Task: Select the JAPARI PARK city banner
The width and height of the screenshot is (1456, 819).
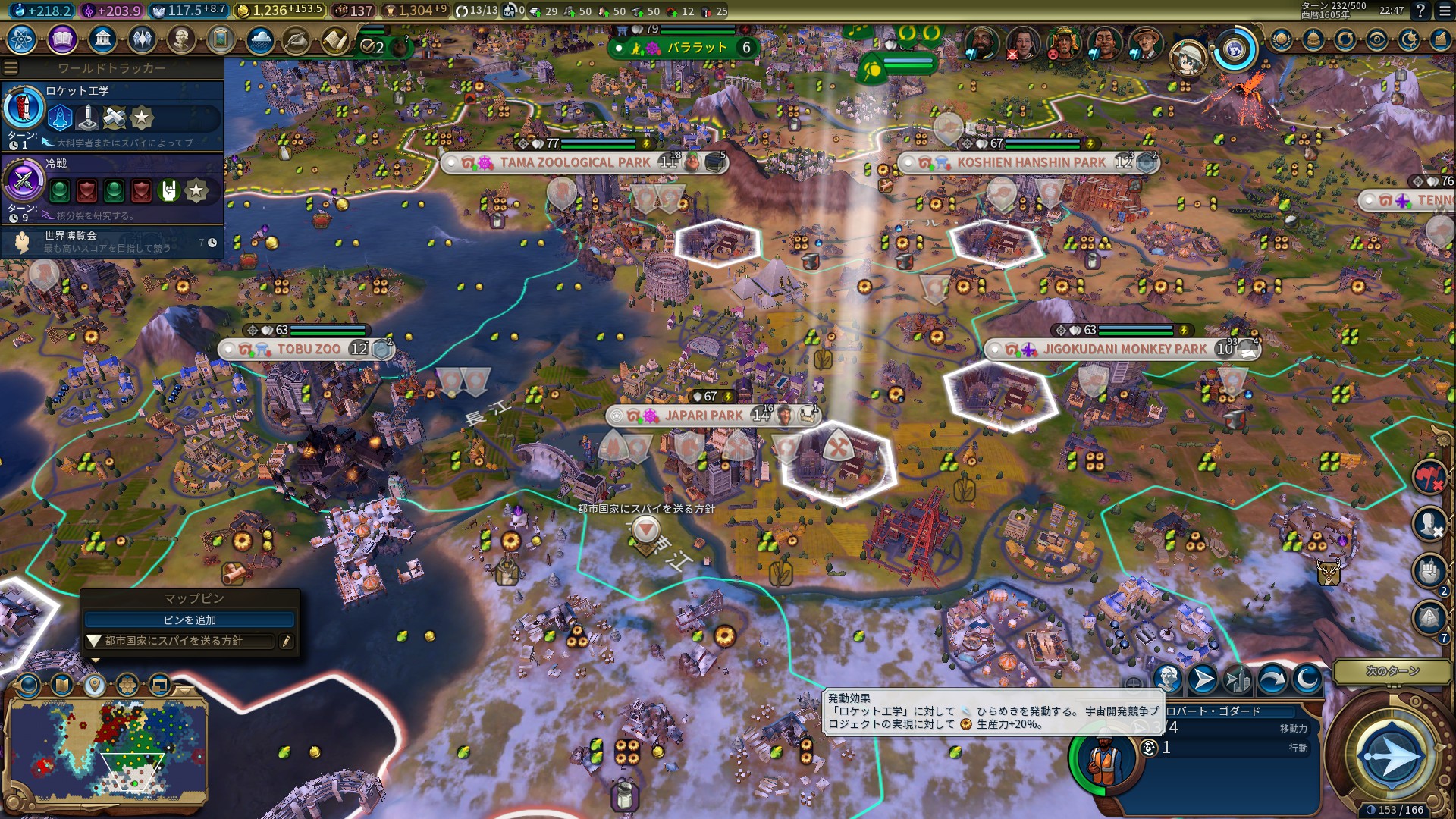Action: [703, 416]
